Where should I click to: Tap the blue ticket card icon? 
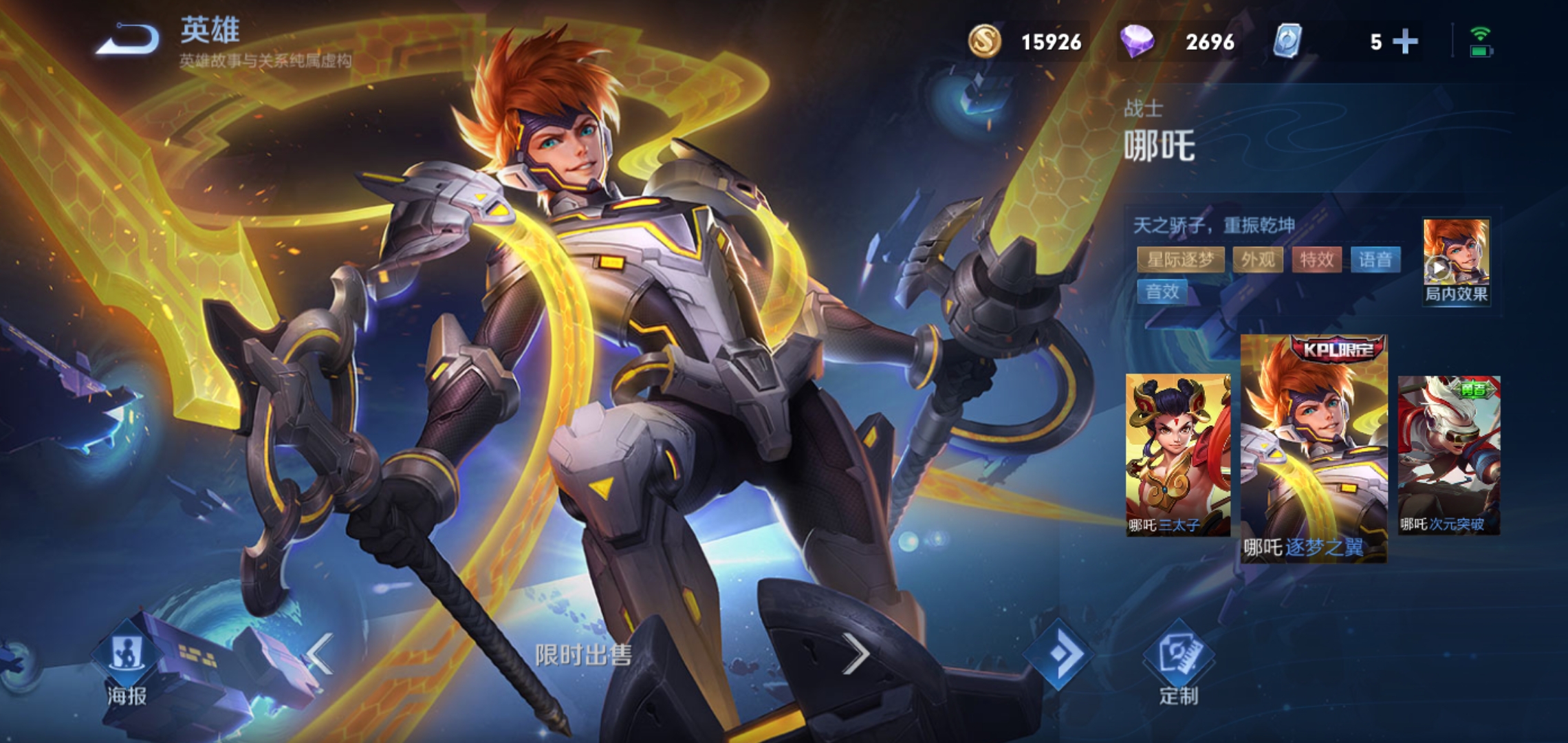(1287, 41)
